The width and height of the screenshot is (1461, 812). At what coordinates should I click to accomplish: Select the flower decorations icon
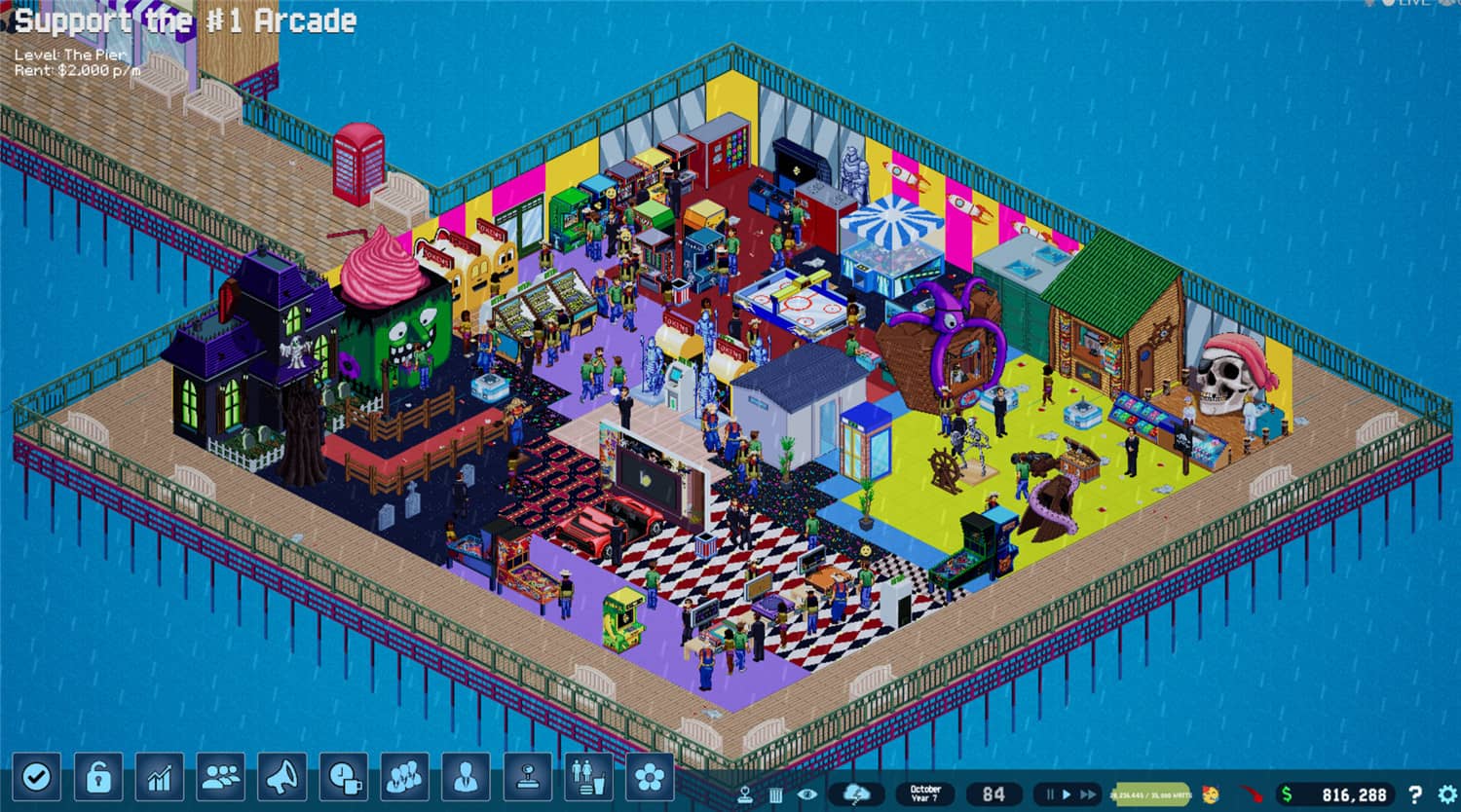[x=650, y=776]
